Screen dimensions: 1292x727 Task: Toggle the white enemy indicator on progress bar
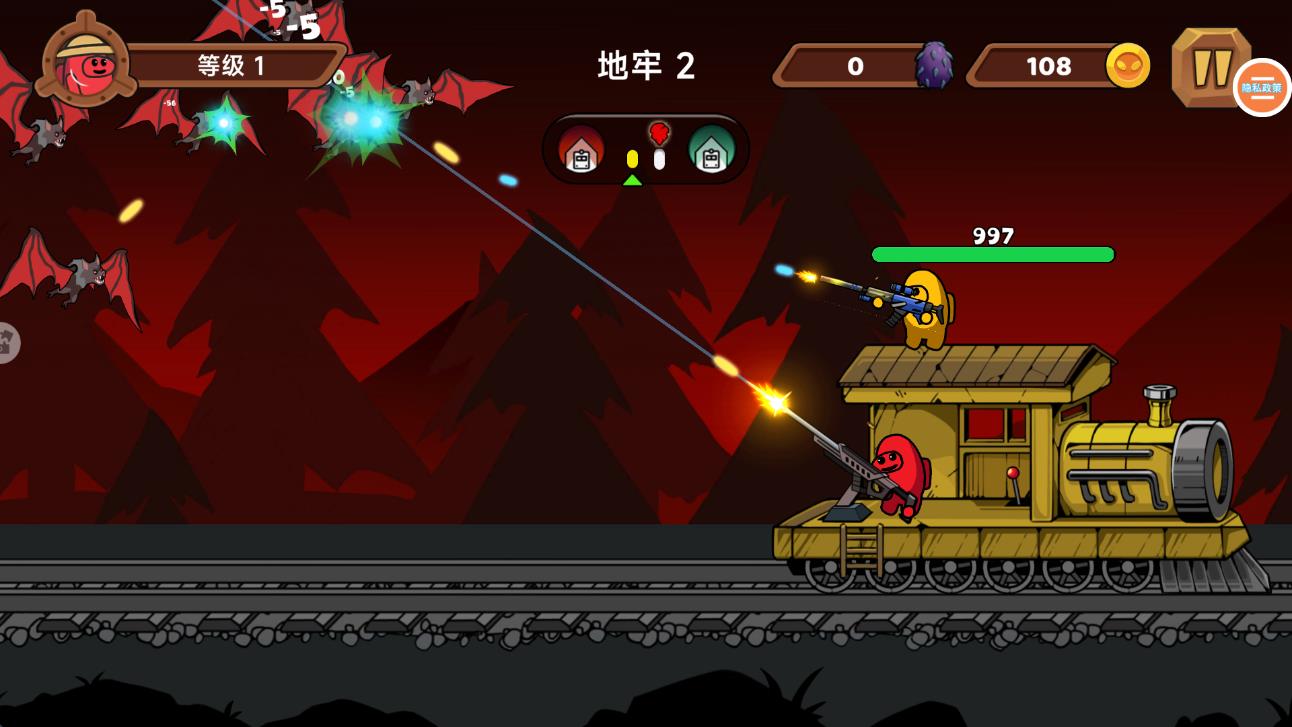click(x=659, y=160)
